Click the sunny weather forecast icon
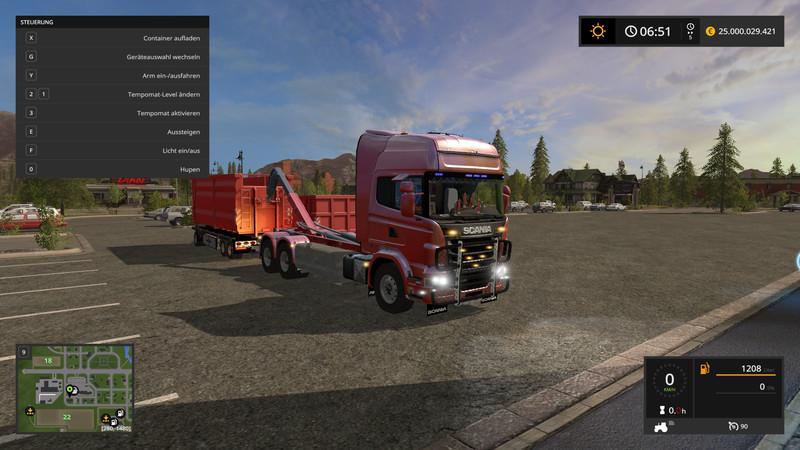 tap(598, 31)
